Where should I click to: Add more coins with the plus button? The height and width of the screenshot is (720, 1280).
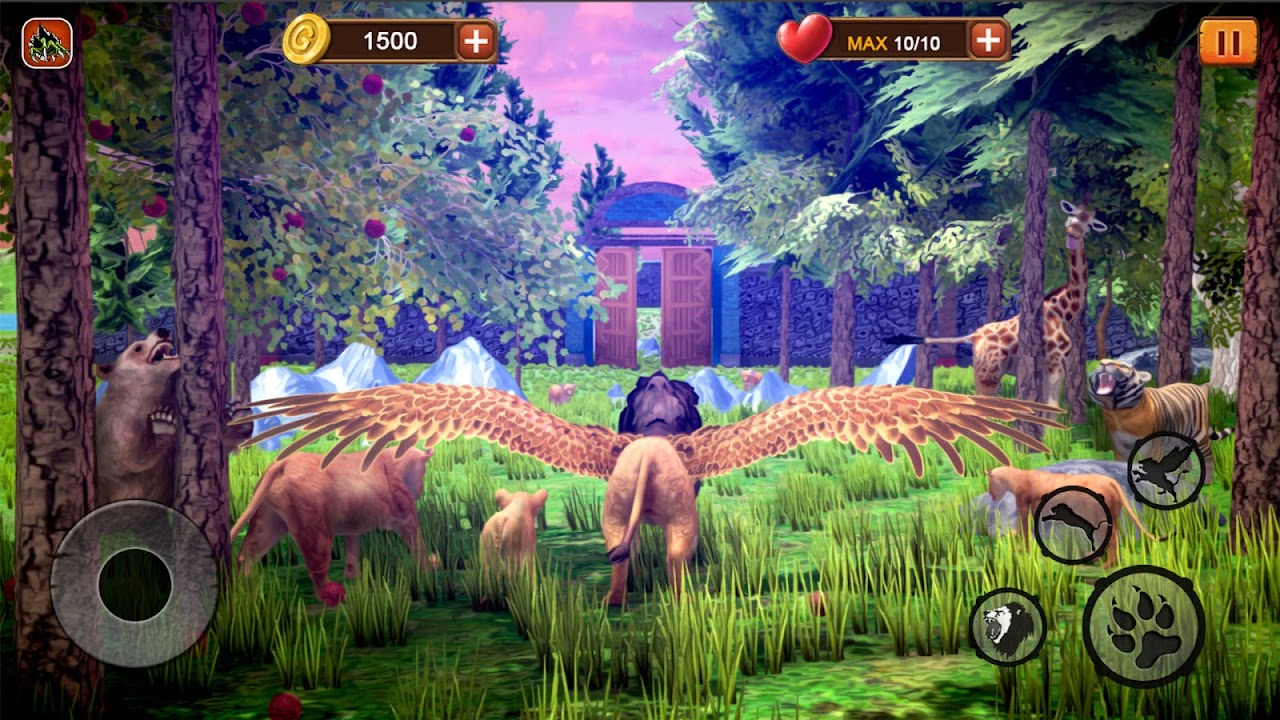coord(476,41)
